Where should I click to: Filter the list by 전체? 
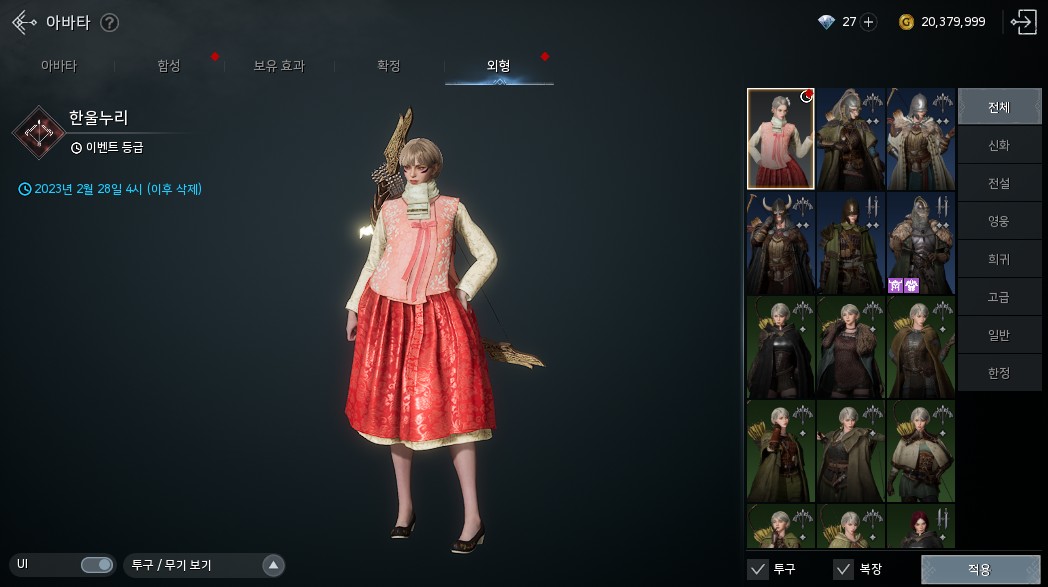[x=999, y=106]
